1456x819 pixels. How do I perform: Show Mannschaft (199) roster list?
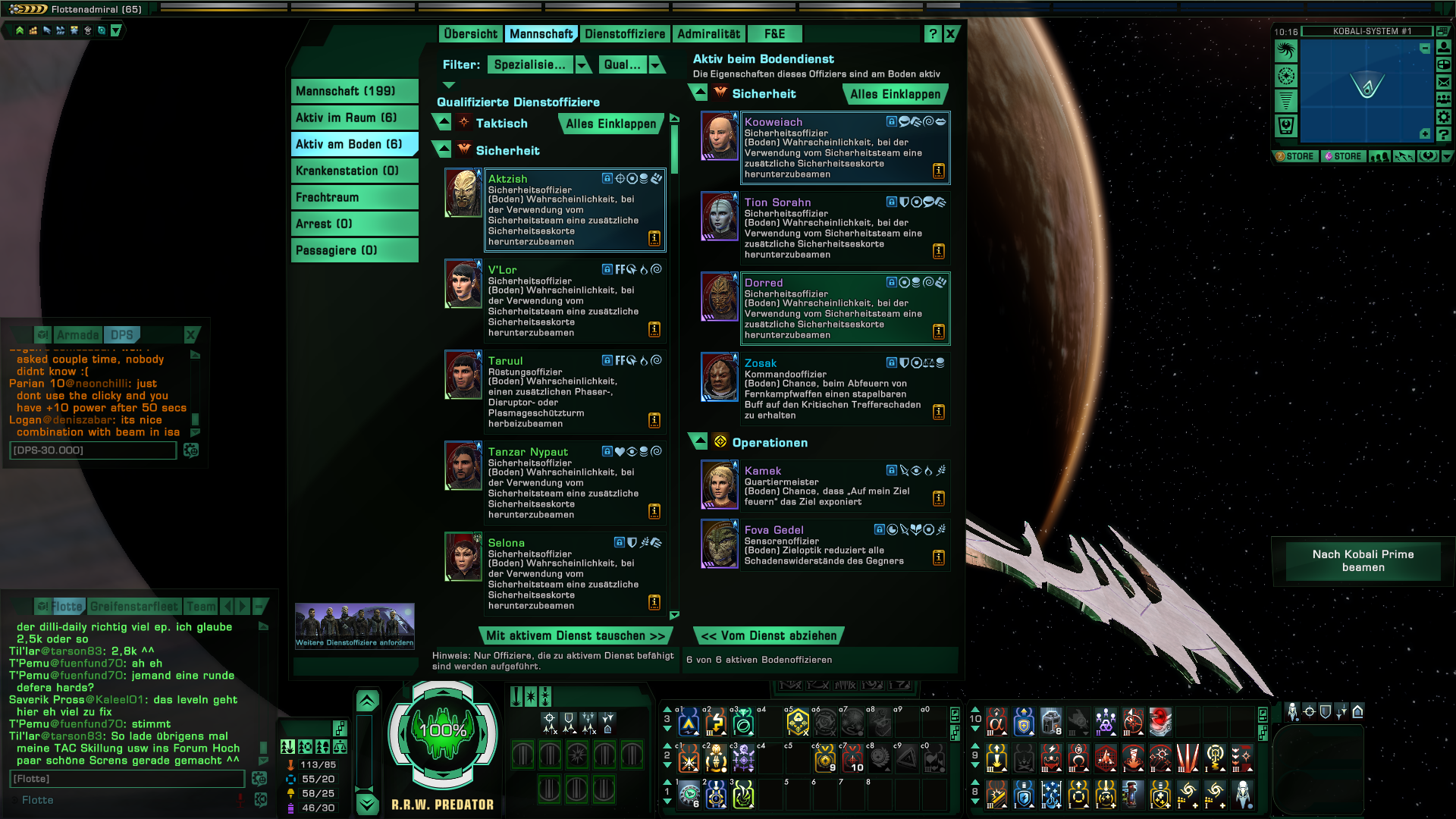[x=354, y=91]
